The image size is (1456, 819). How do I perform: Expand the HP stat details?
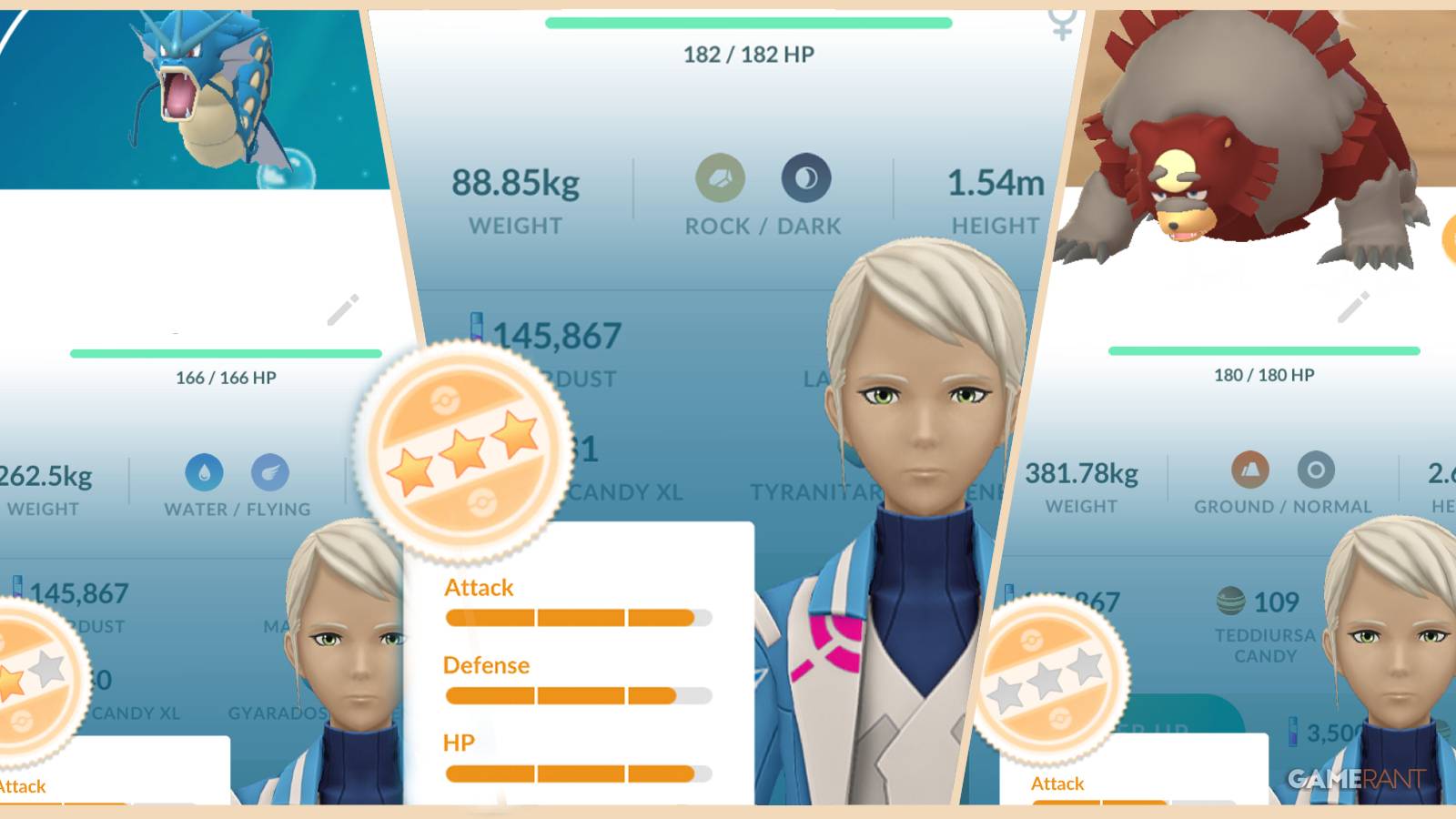[x=457, y=742]
